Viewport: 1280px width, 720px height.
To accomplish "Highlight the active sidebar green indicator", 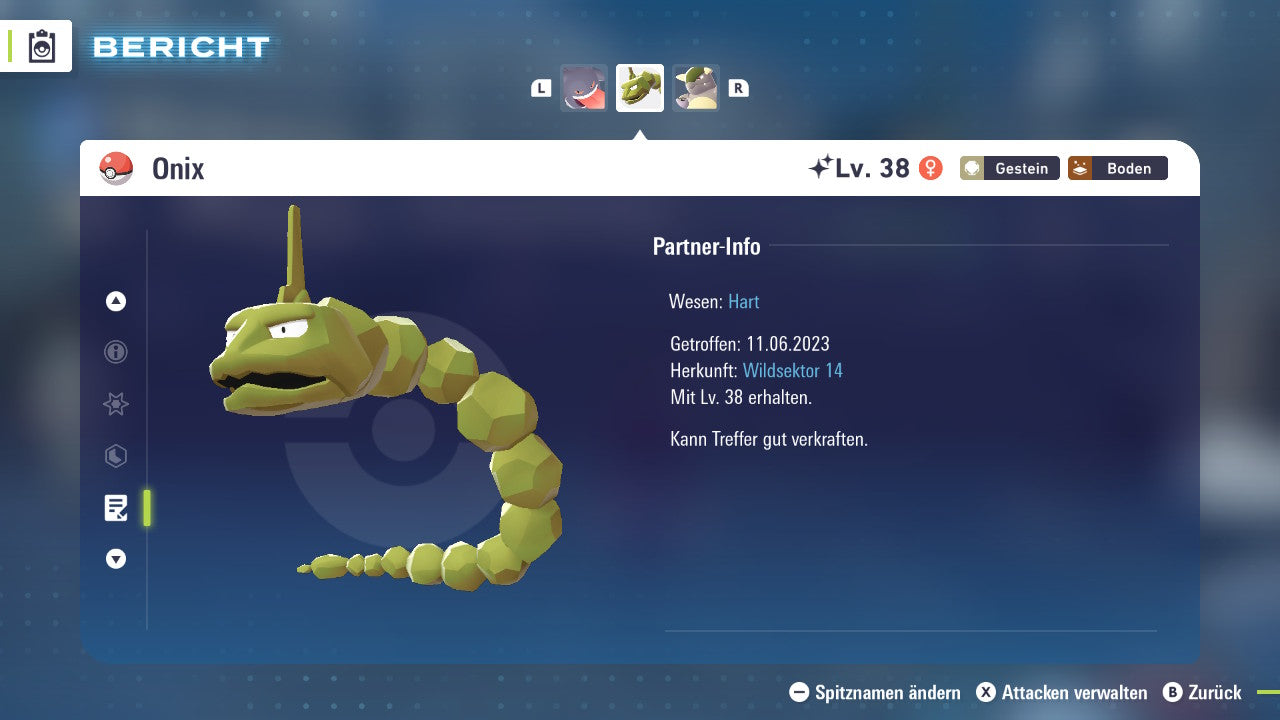I will click(146, 508).
